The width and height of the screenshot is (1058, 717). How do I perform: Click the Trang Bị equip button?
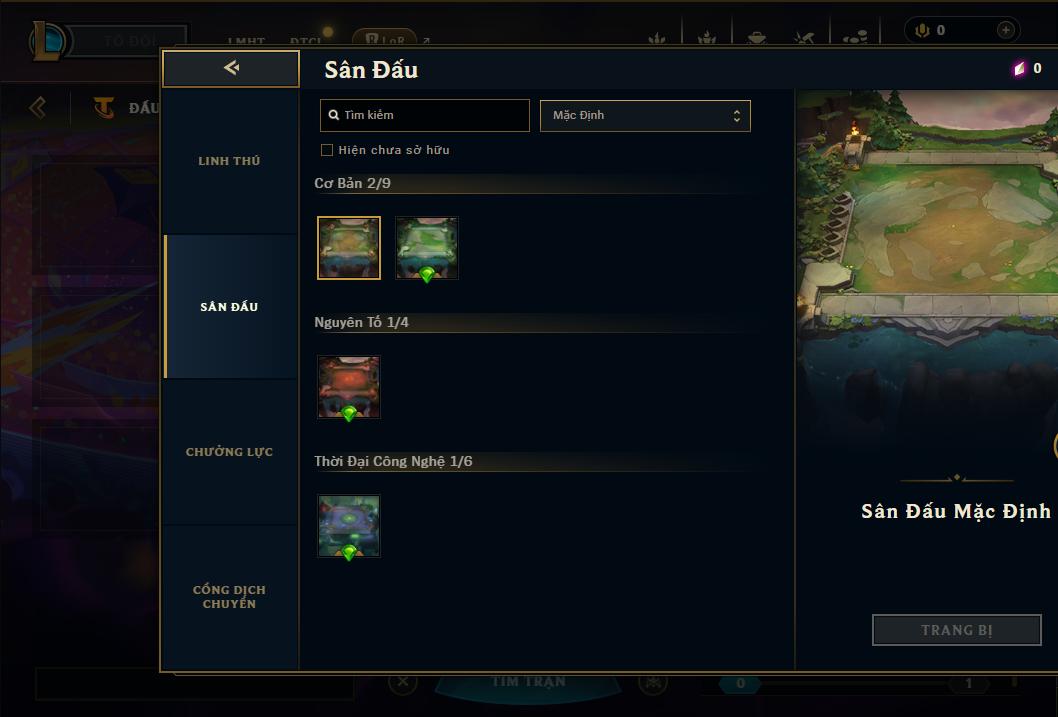tap(956, 630)
